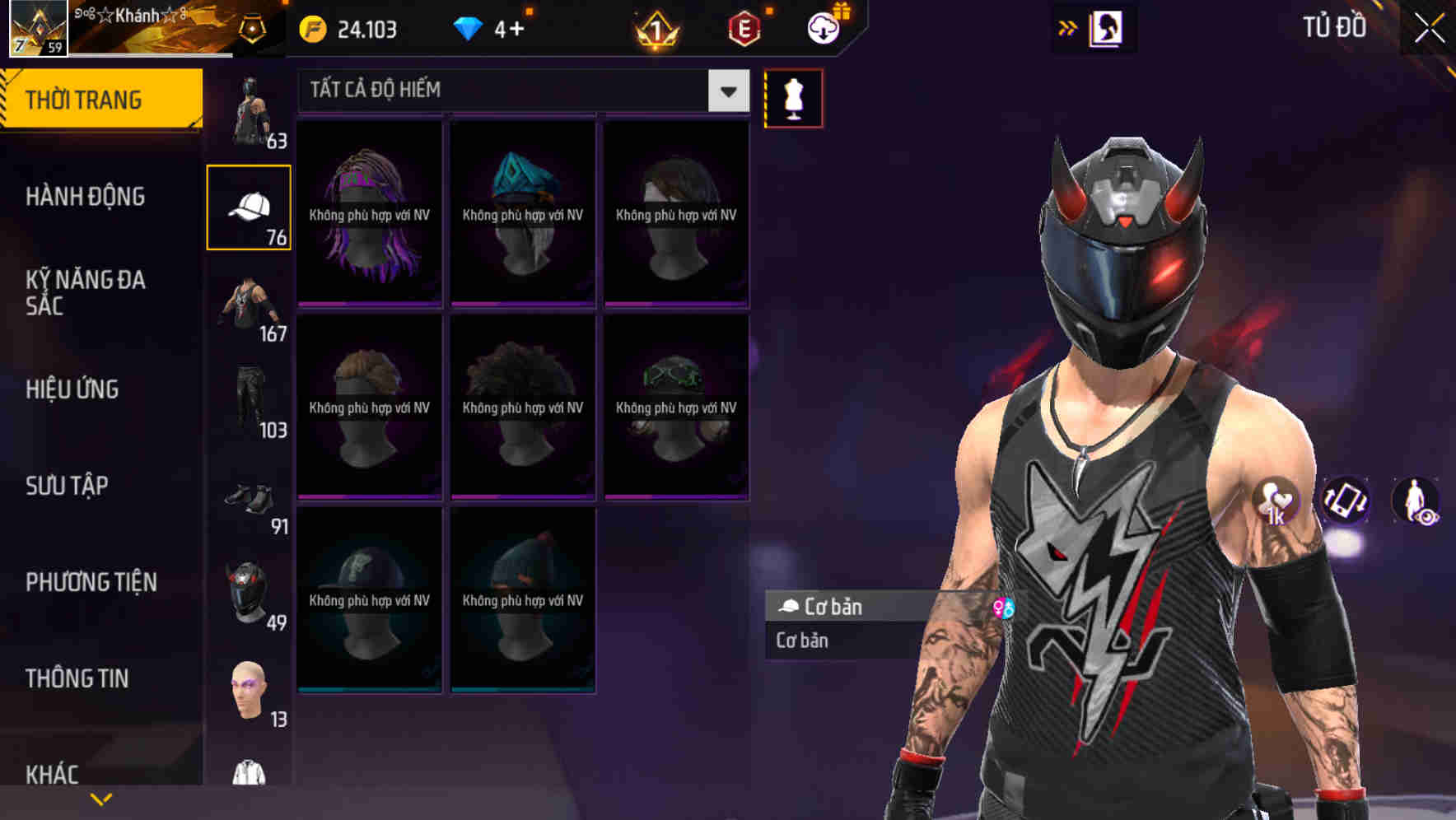The image size is (1456, 820).
Task: Tap the gender symbol on Cơ bản row
Action: [x=1003, y=609]
